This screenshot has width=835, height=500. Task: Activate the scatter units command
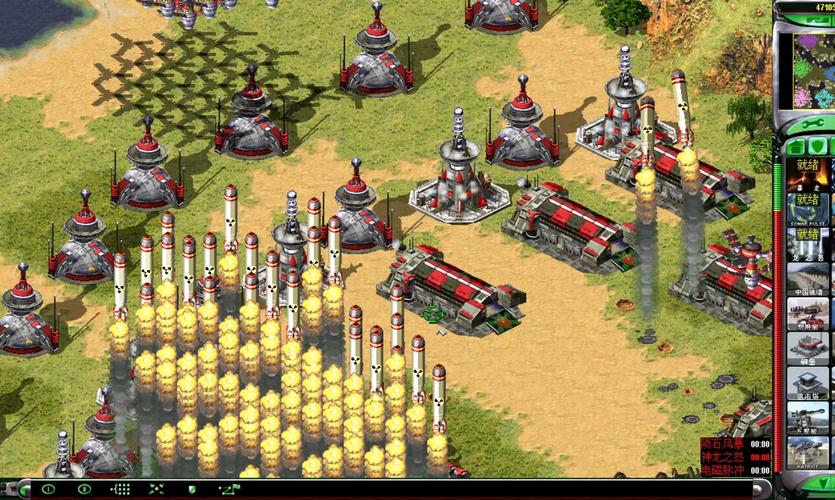point(155,489)
